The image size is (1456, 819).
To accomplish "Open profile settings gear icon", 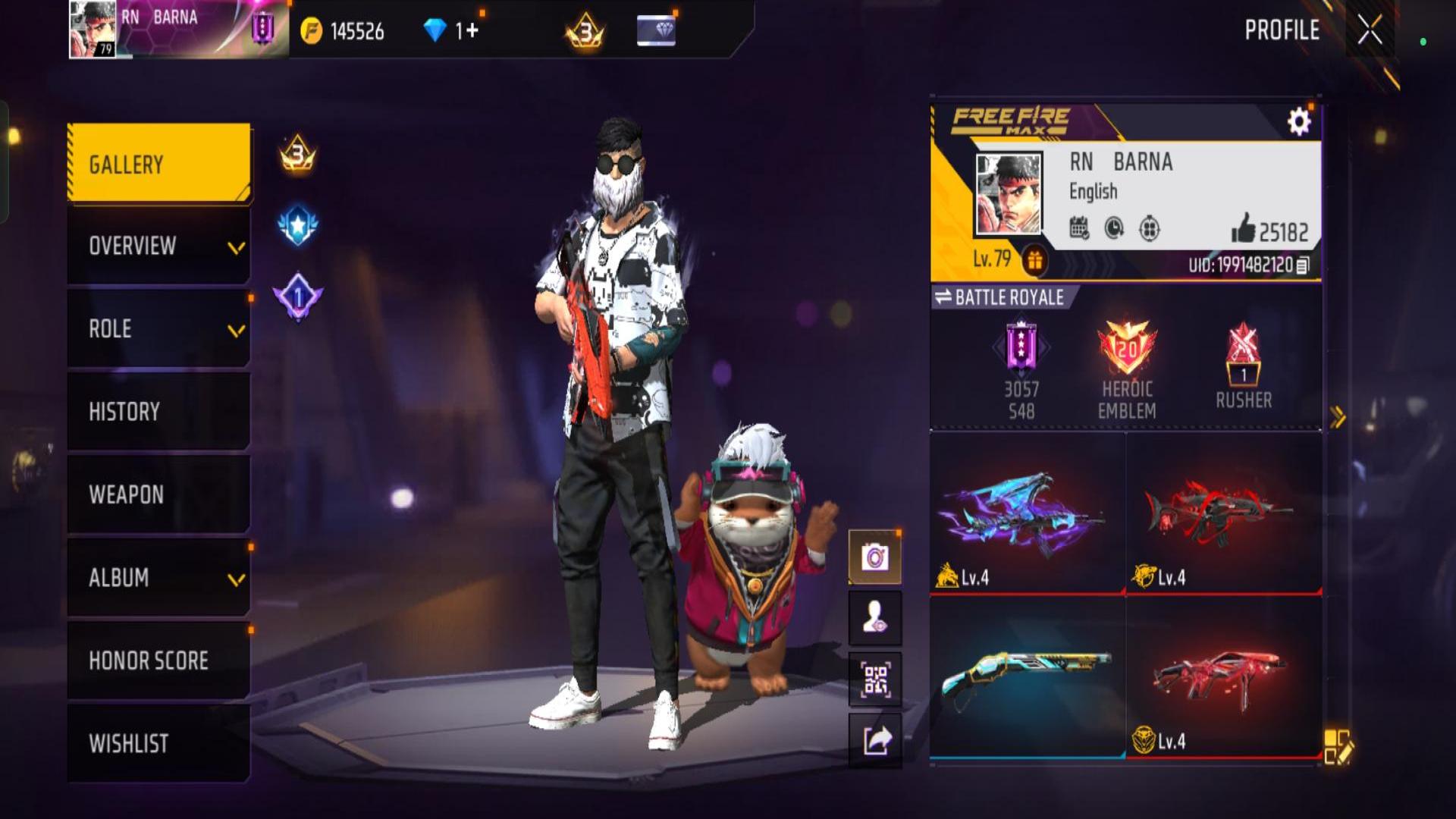I will 1298,121.
